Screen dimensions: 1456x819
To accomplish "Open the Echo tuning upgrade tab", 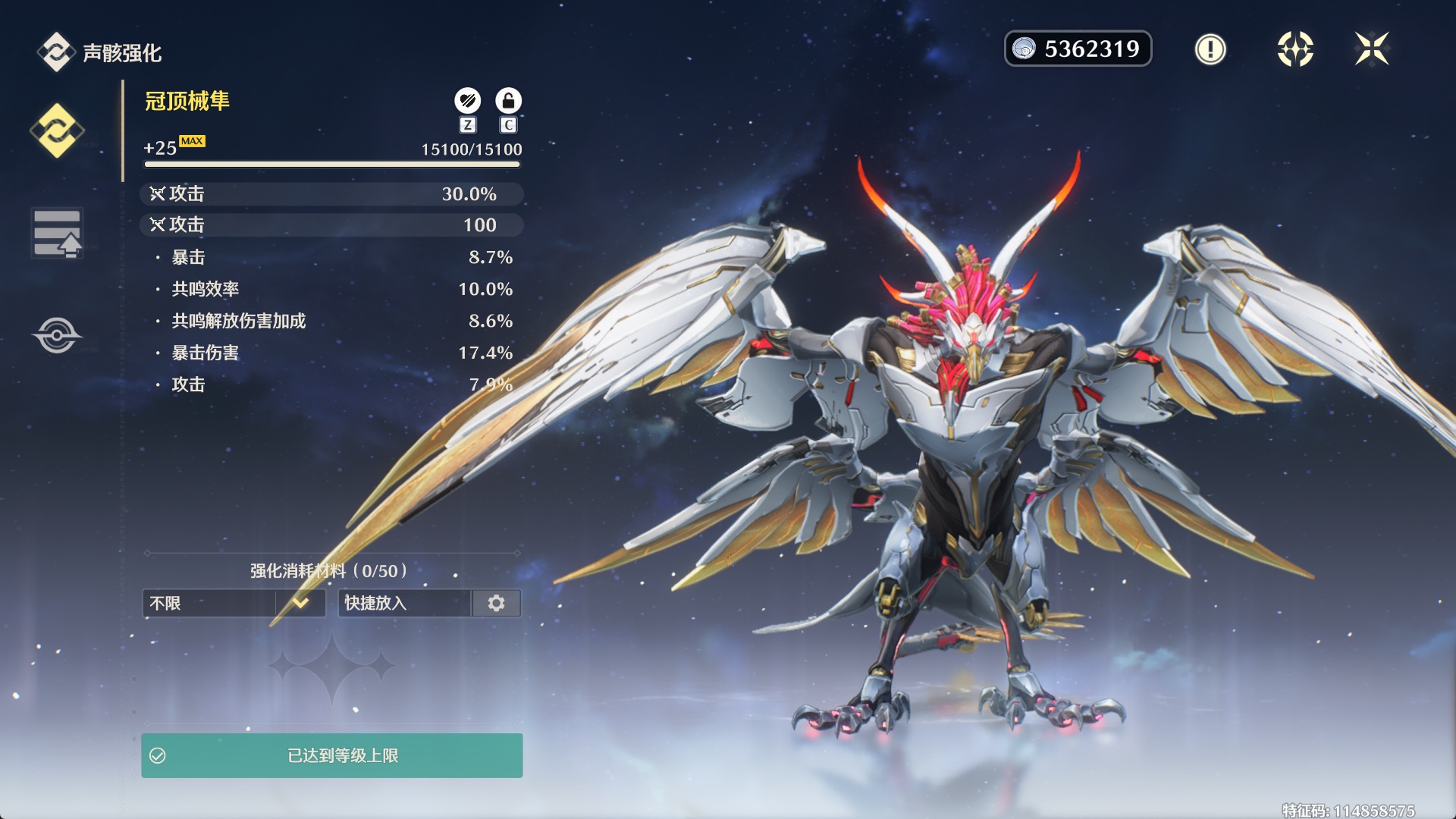I will tap(57, 233).
